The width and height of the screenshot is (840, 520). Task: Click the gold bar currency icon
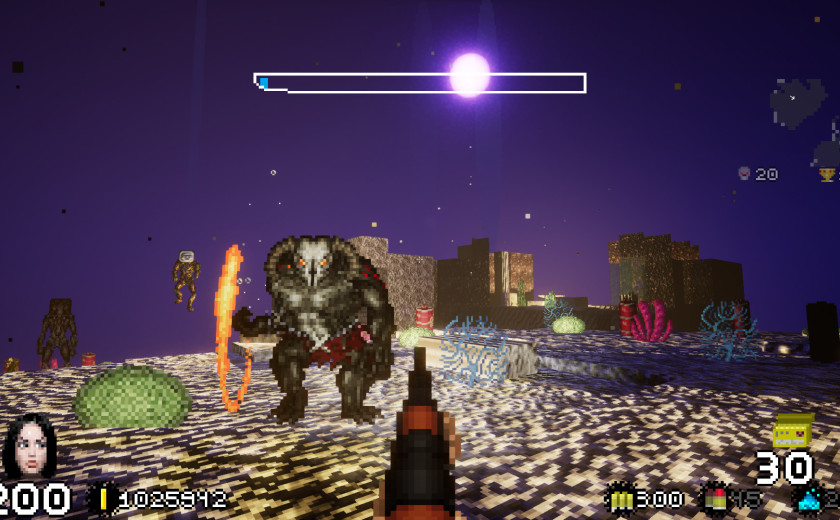[x=104, y=499]
